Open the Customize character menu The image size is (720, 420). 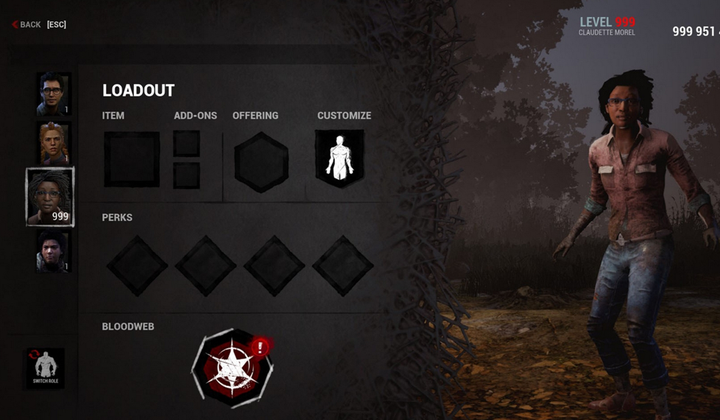[x=340, y=158]
